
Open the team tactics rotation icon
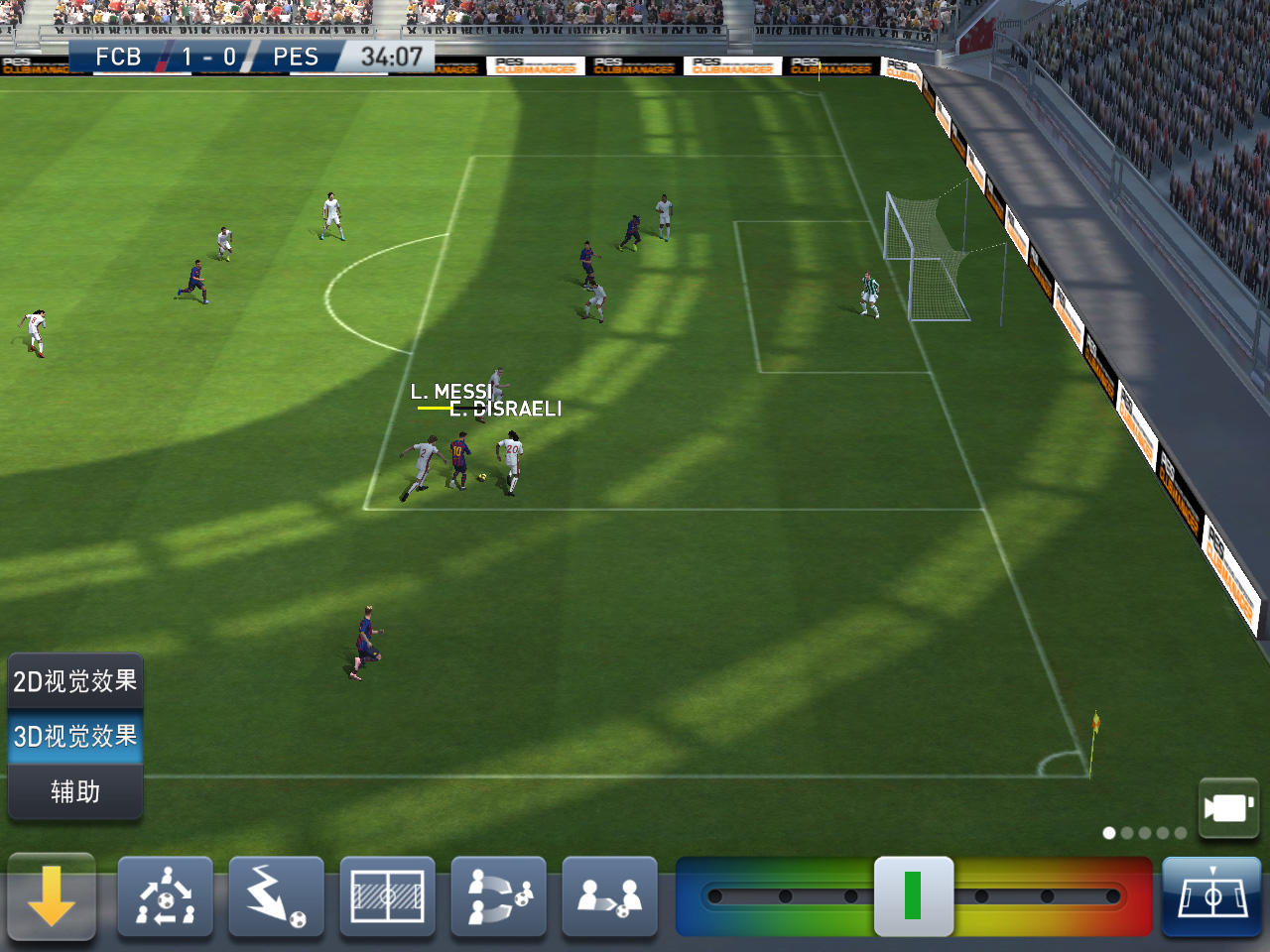[166, 897]
